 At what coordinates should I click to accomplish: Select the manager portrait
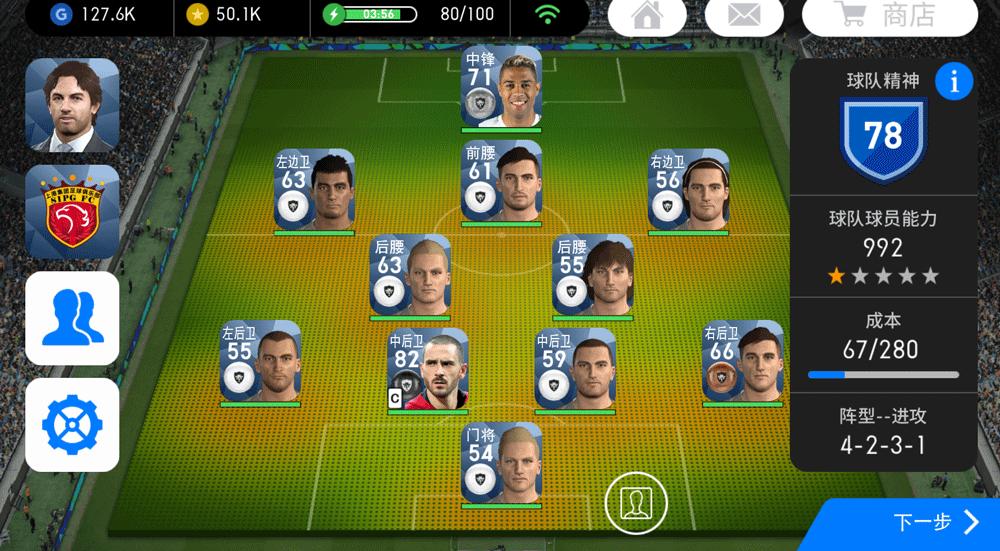click(x=72, y=105)
